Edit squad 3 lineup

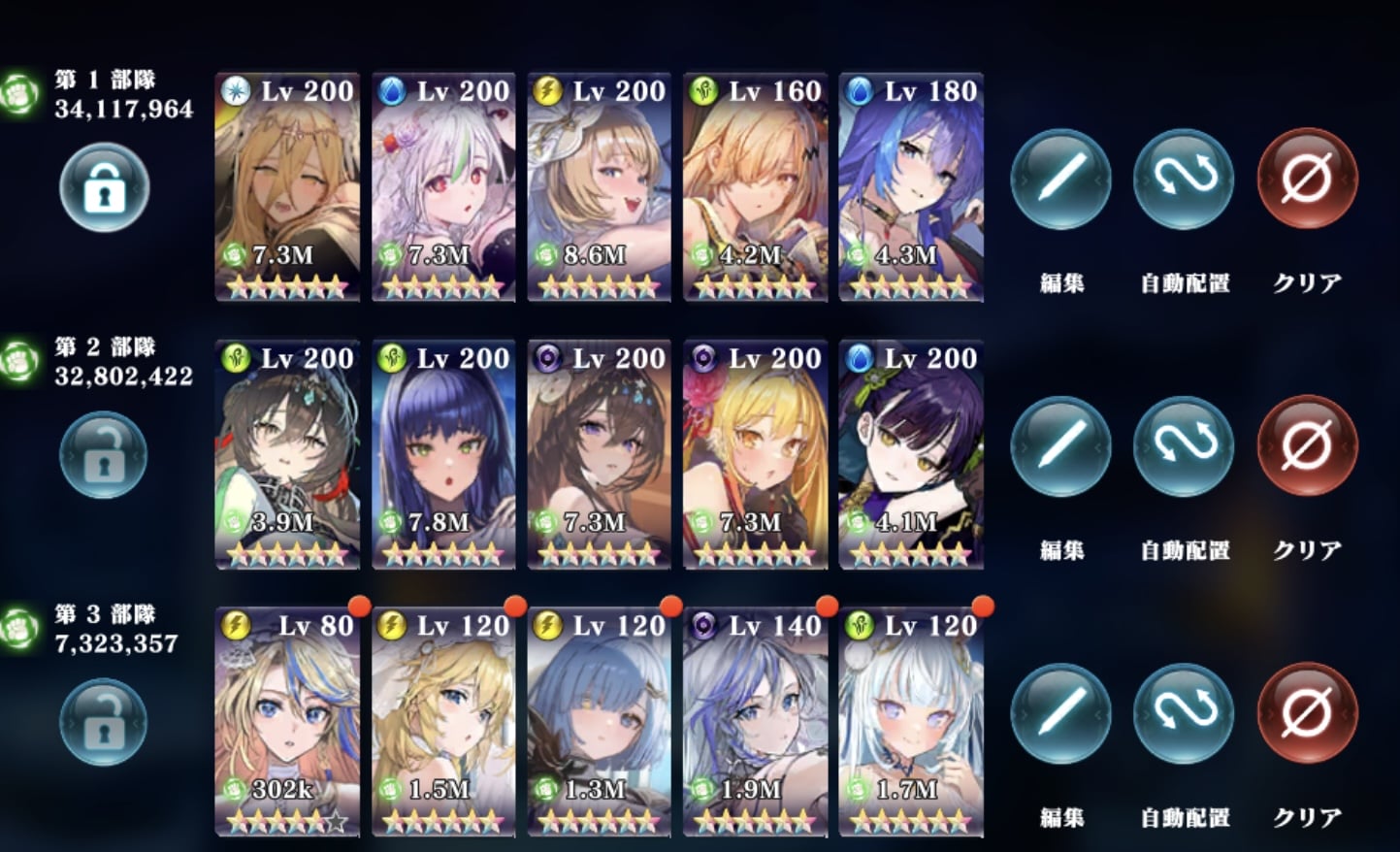tap(1060, 714)
